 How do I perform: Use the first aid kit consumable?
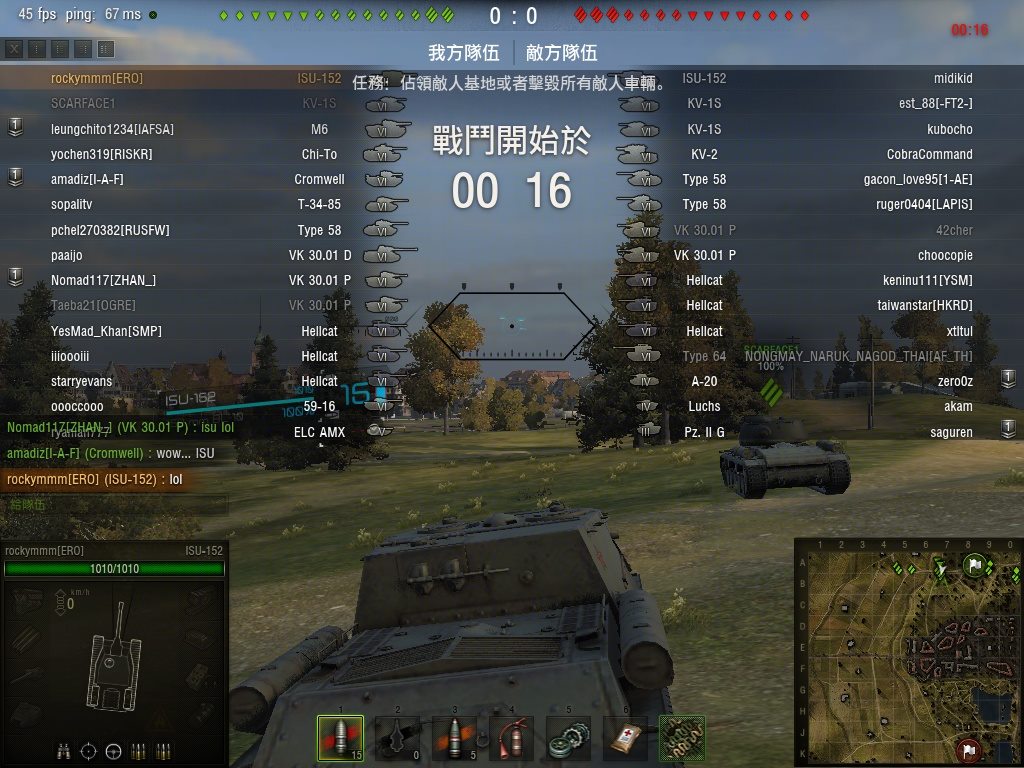coord(626,738)
